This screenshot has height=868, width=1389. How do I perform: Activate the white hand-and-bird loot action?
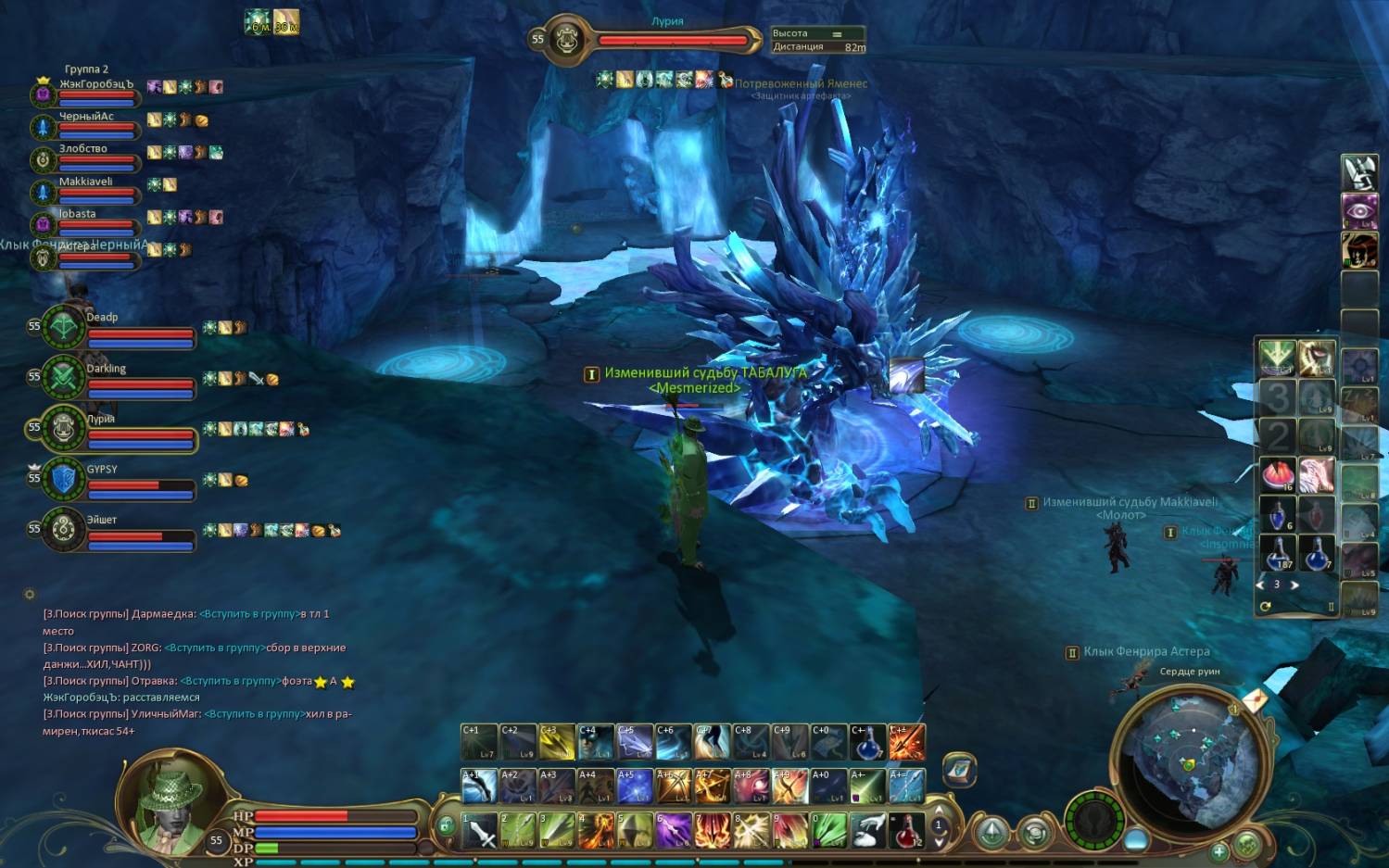[867, 830]
